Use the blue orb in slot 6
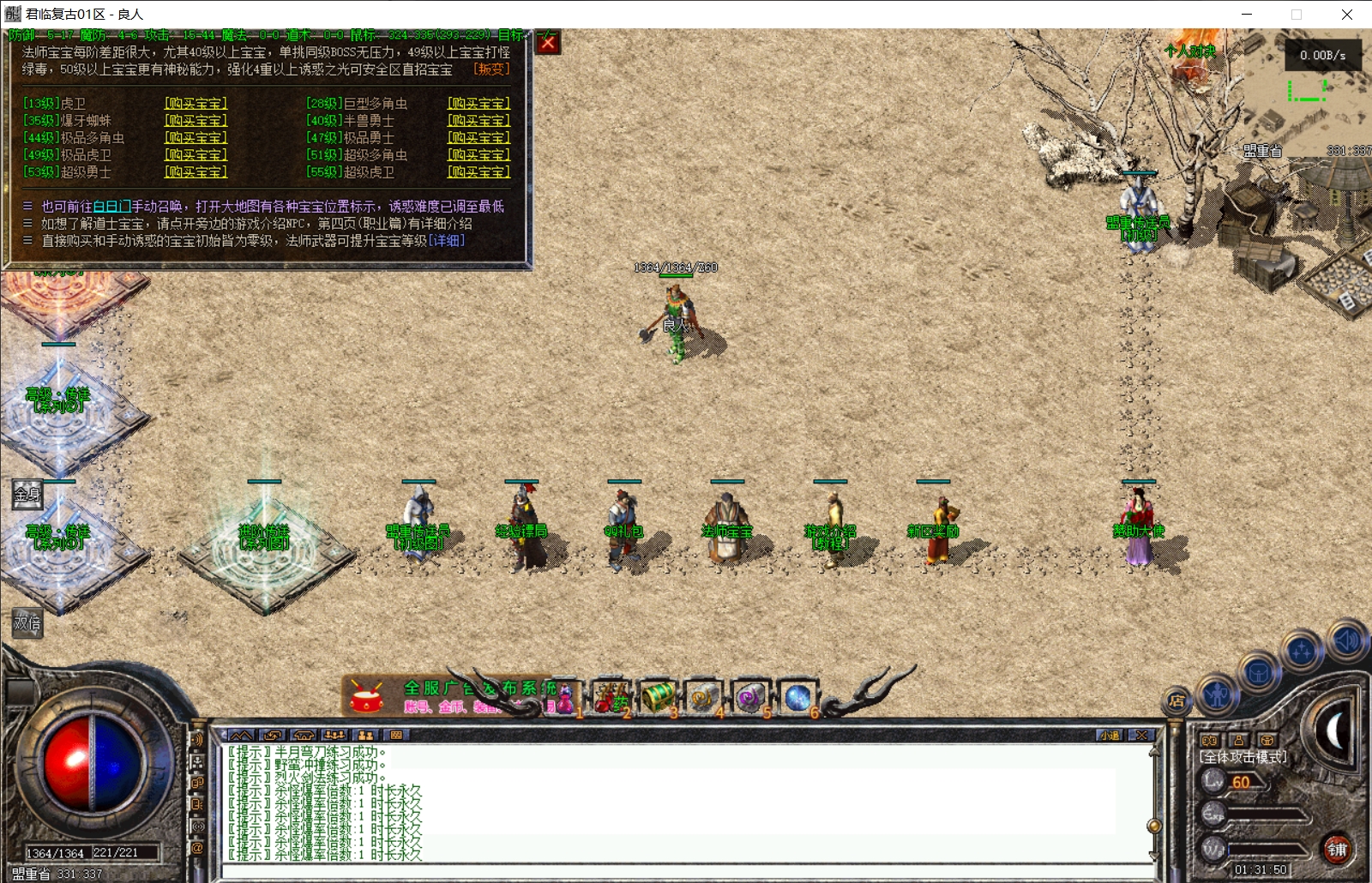The height and width of the screenshot is (883, 1372). coord(797,698)
